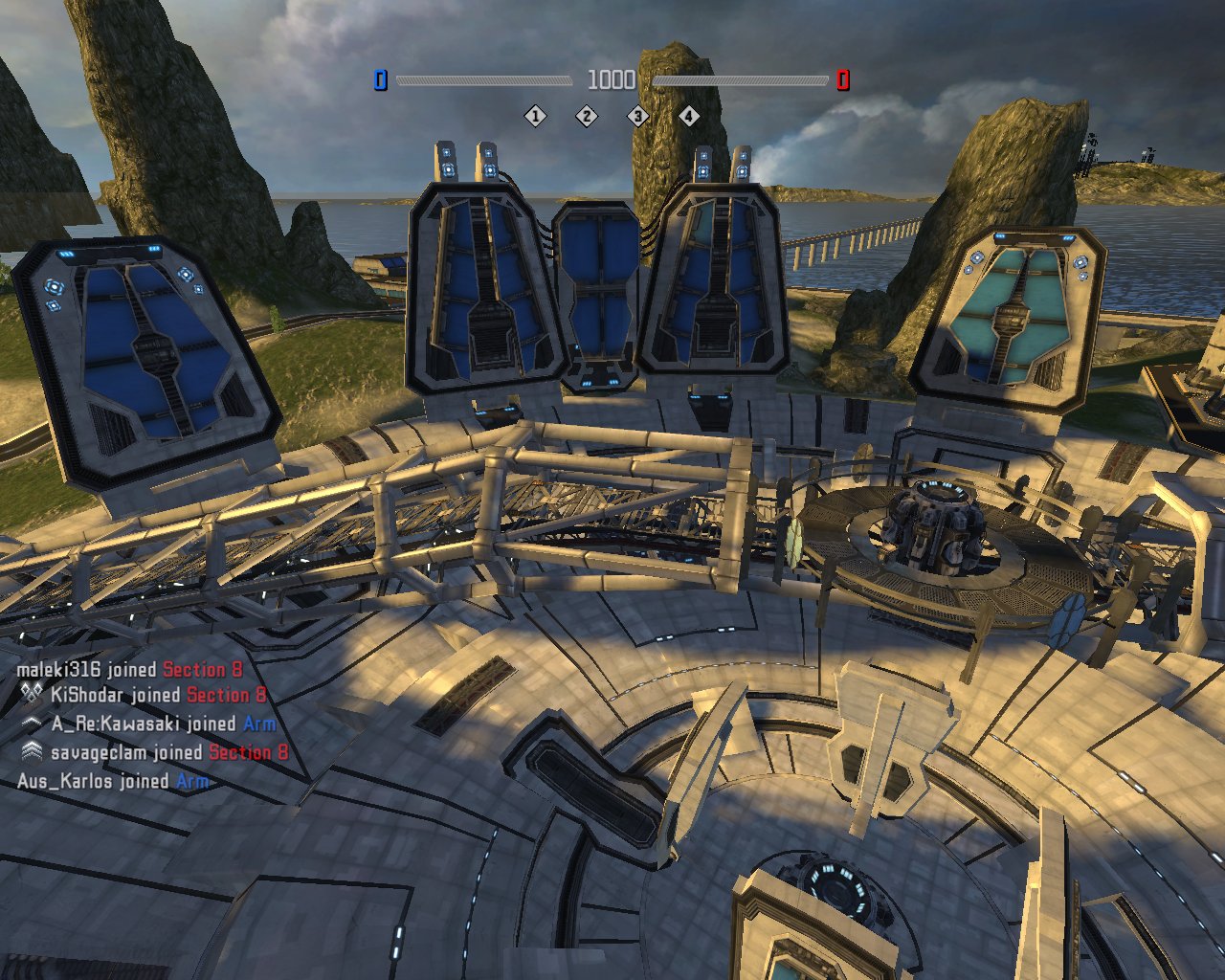The image size is (1225, 980).
Task: Click control point 4 objective marker
Action: pyautogui.click(x=689, y=117)
